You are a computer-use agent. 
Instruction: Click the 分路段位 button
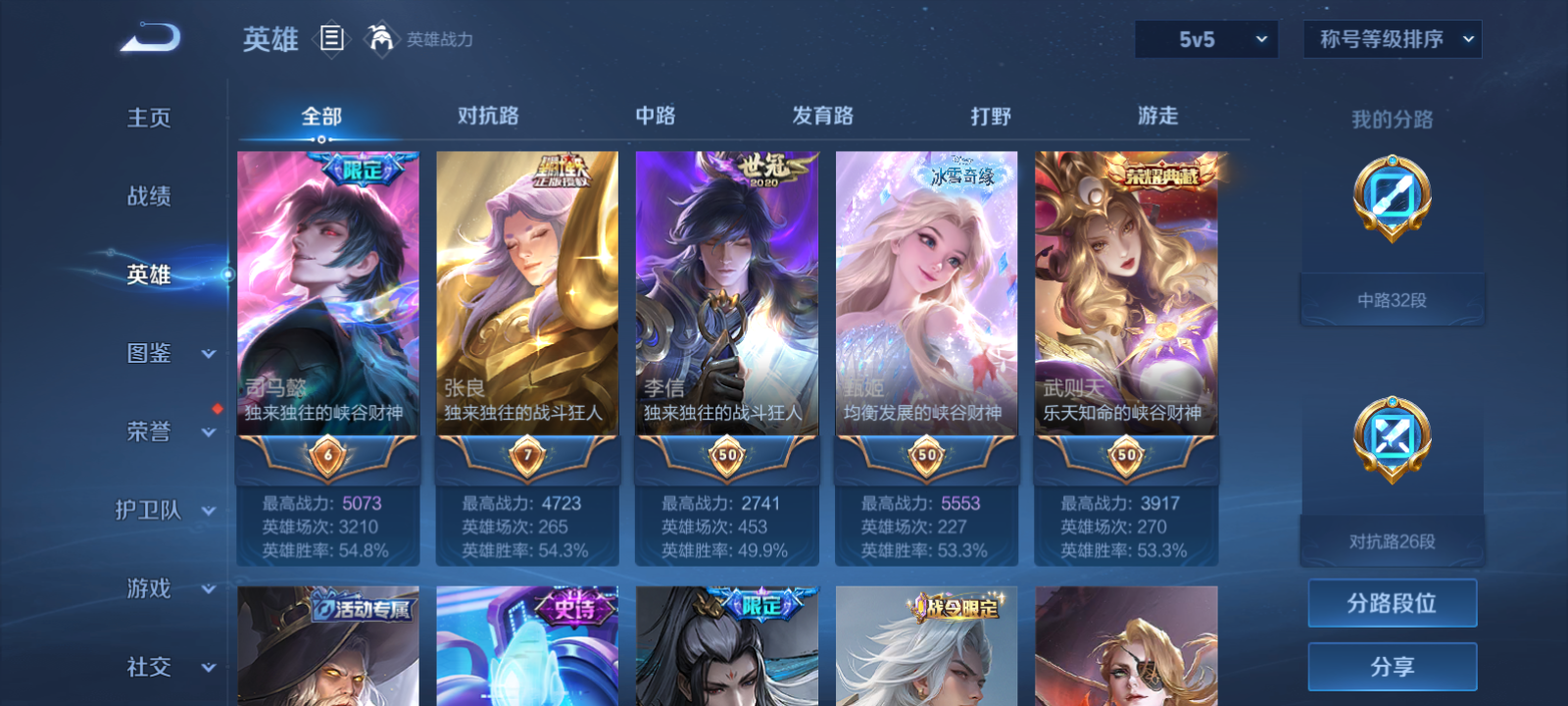1392,603
